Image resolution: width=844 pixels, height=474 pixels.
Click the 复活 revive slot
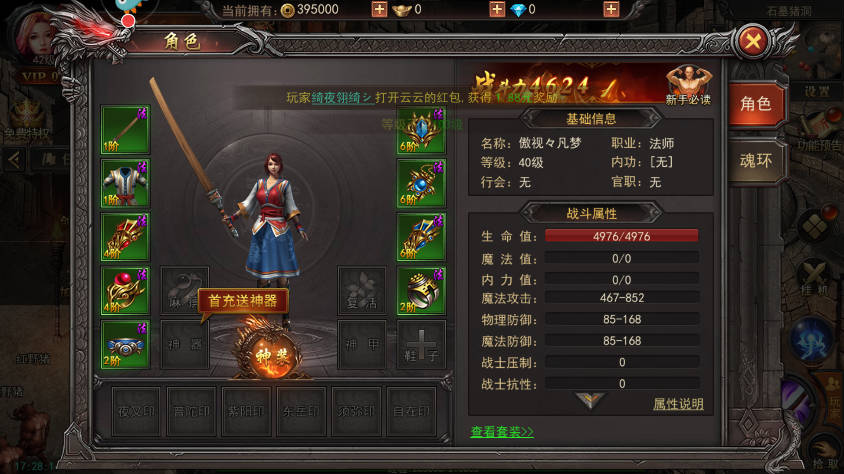361,290
